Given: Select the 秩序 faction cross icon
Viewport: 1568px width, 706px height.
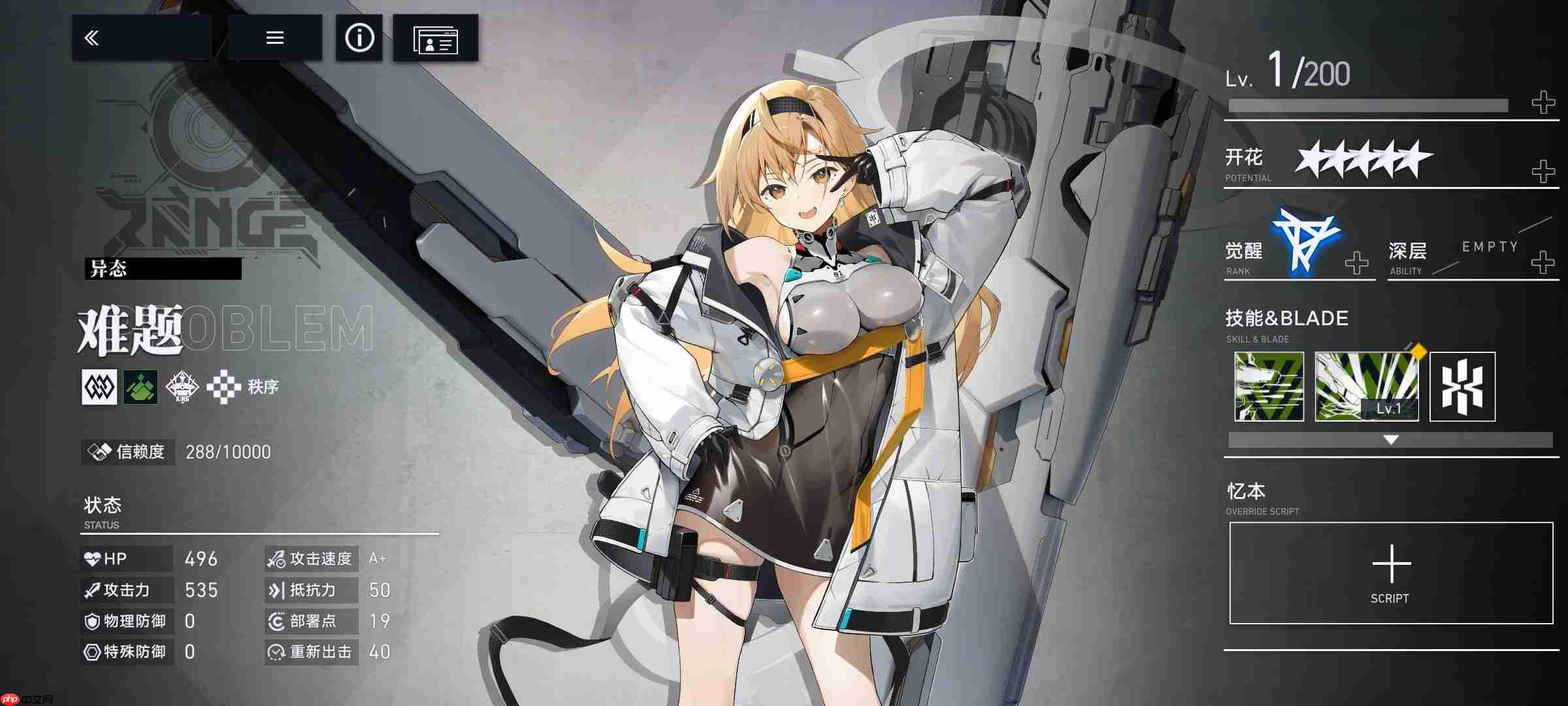Looking at the screenshot, I should [x=225, y=386].
